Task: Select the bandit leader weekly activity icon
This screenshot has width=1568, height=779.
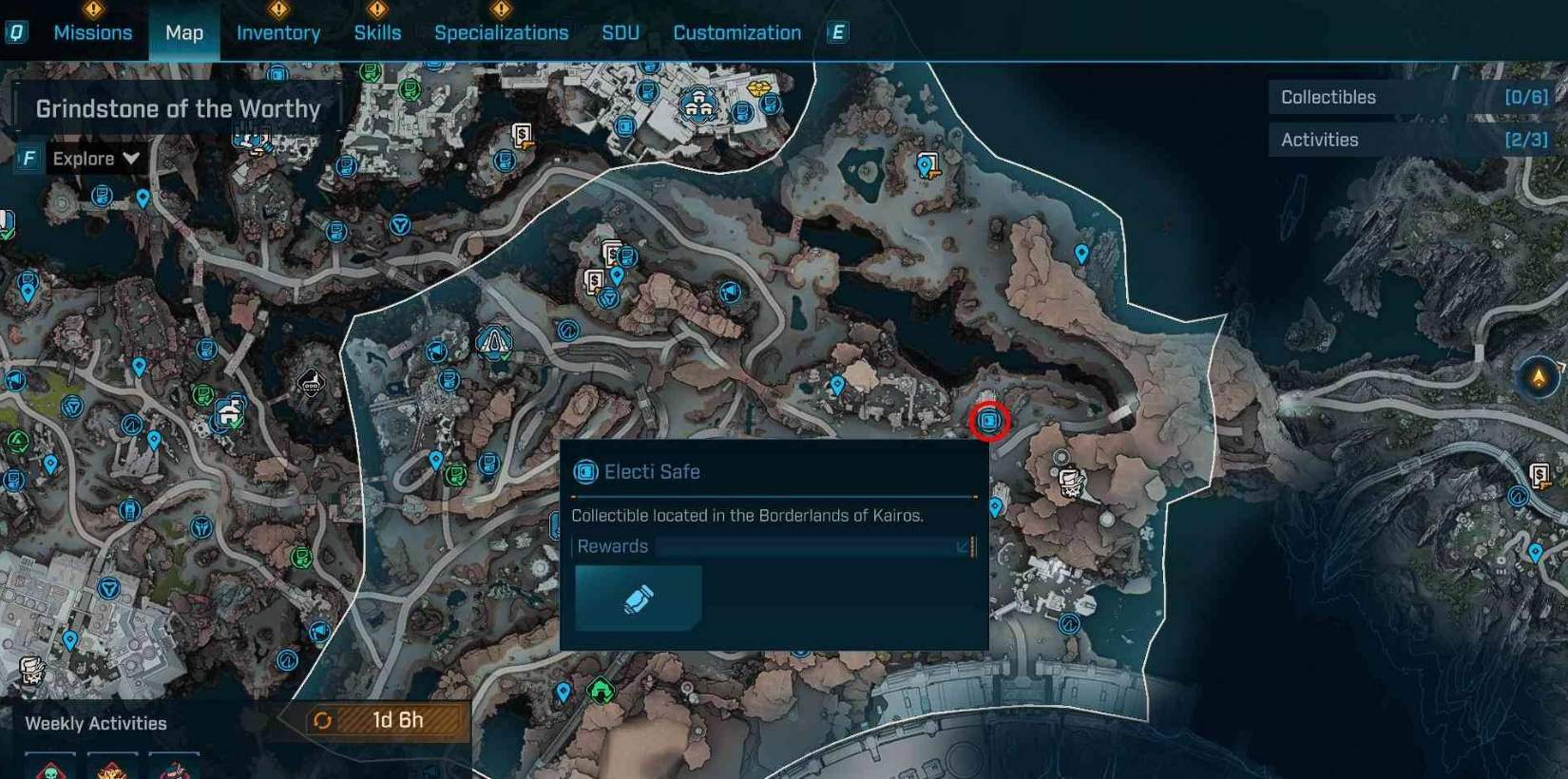Action: click(x=173, y=767)
